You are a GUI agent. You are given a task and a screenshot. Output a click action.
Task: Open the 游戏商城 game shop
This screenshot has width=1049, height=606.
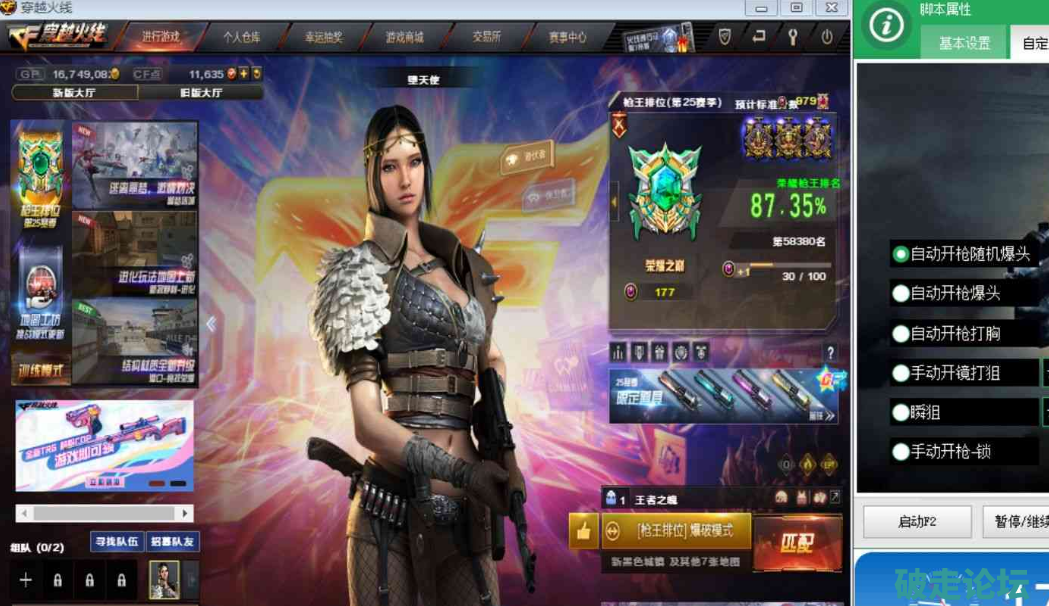[x=405, y=37]
